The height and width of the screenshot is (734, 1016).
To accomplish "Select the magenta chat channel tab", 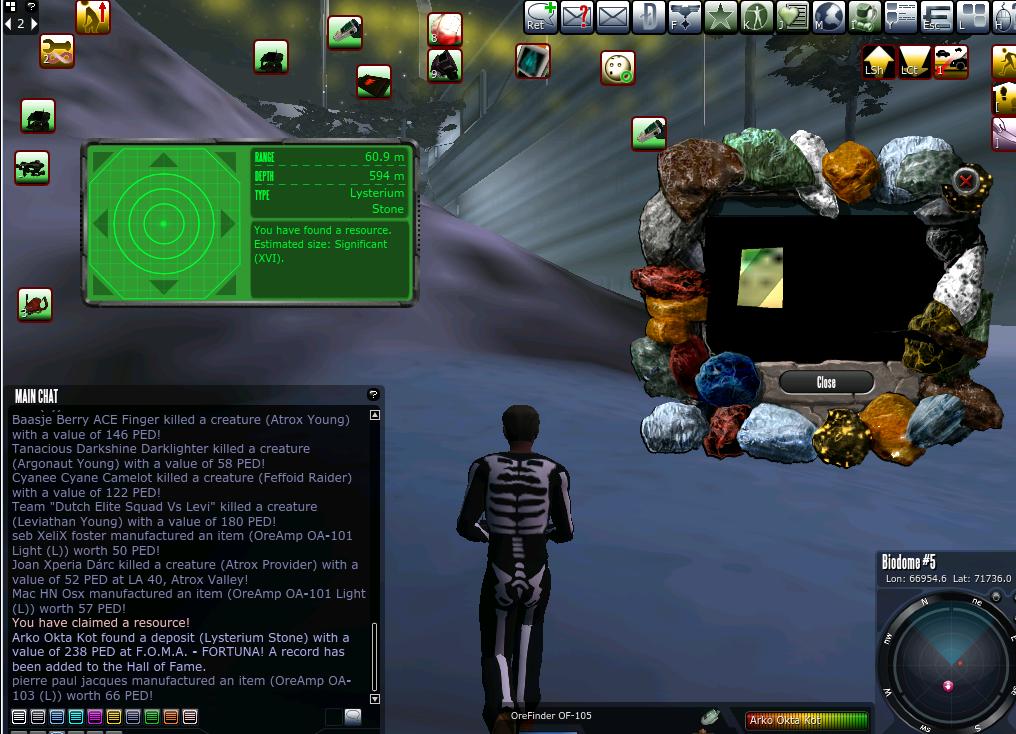I will [95, 717].
